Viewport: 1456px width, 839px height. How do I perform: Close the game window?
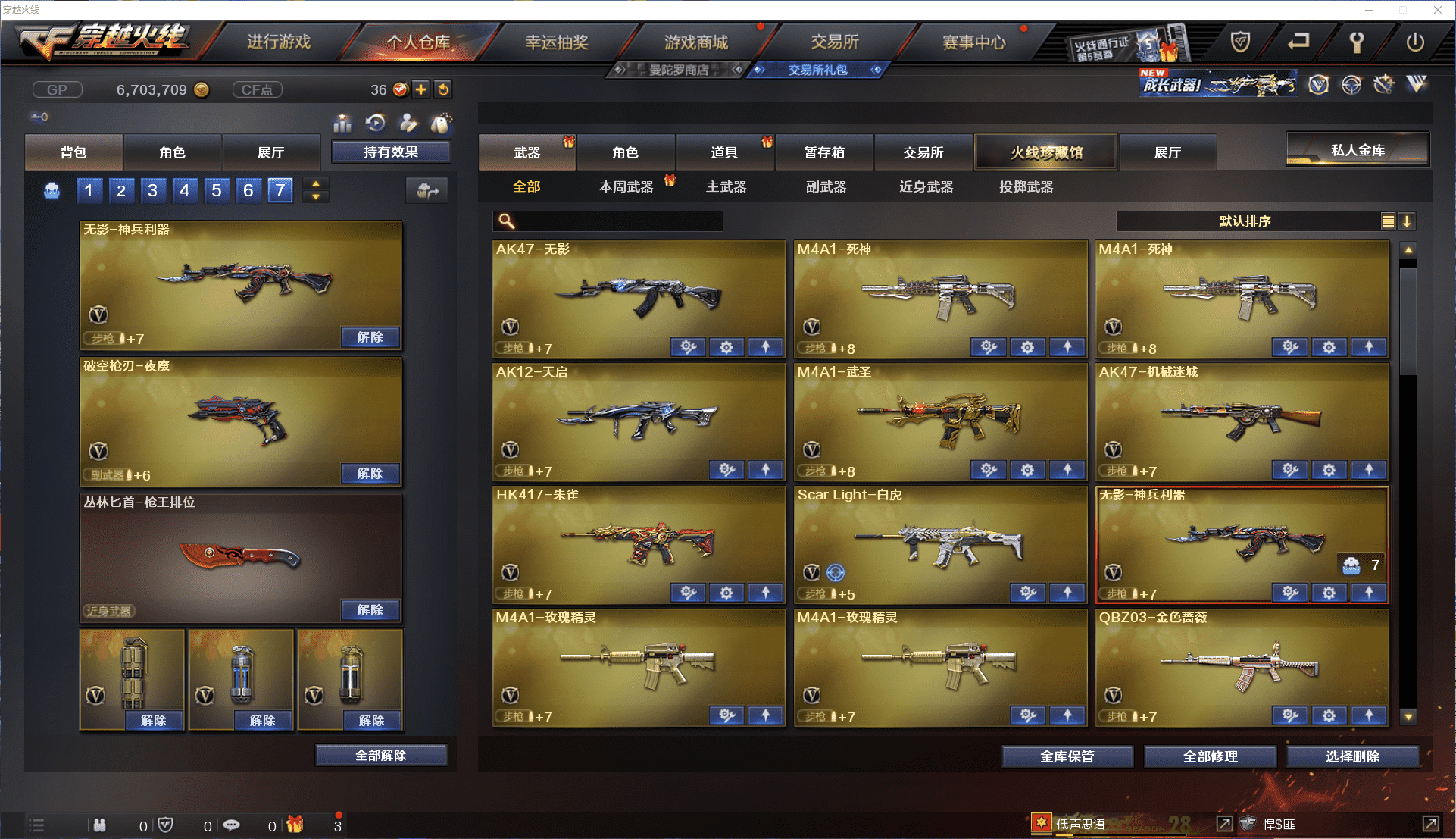tap(1437, 10)
